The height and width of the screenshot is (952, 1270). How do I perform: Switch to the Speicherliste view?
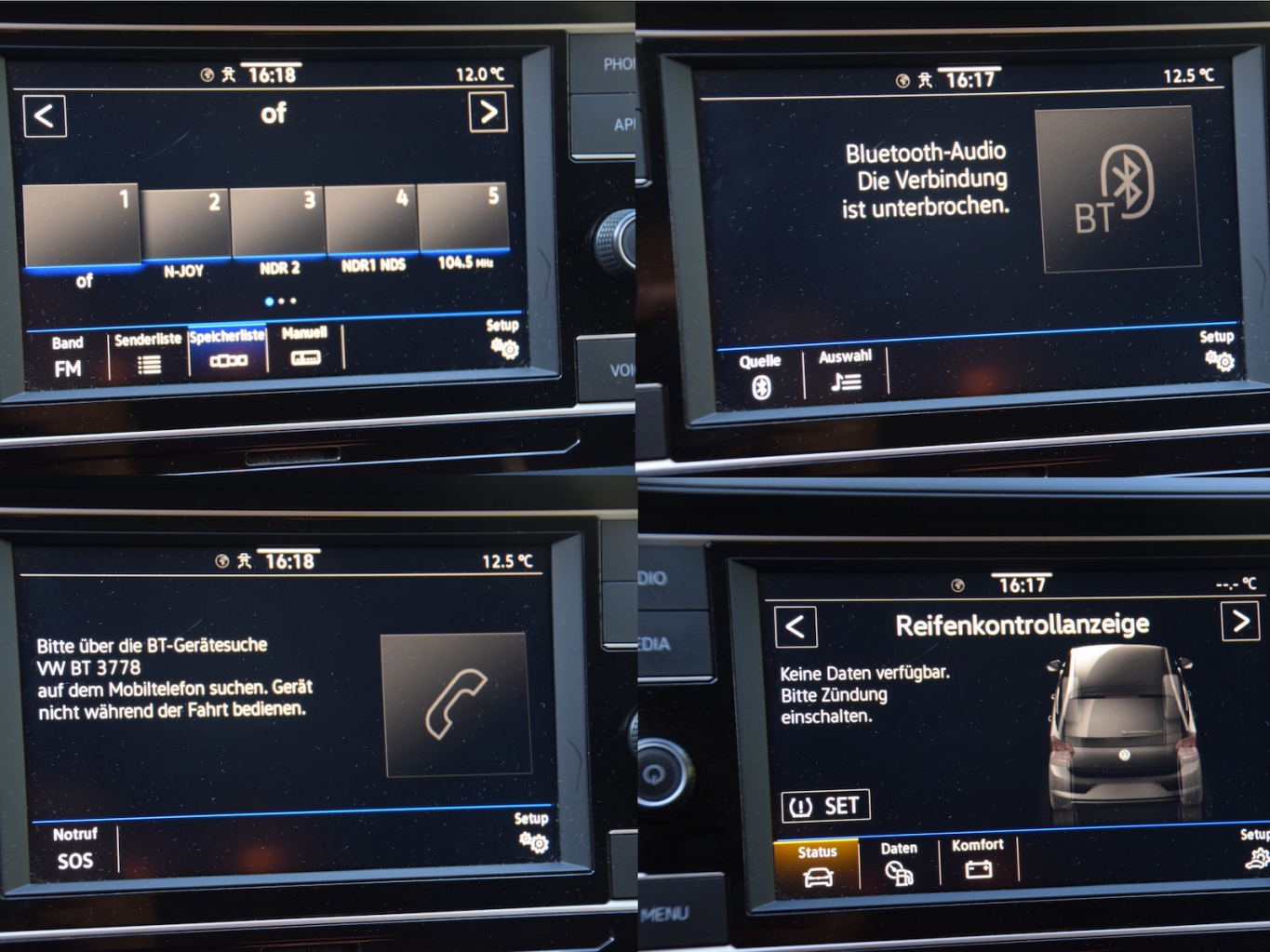(228, 350)
